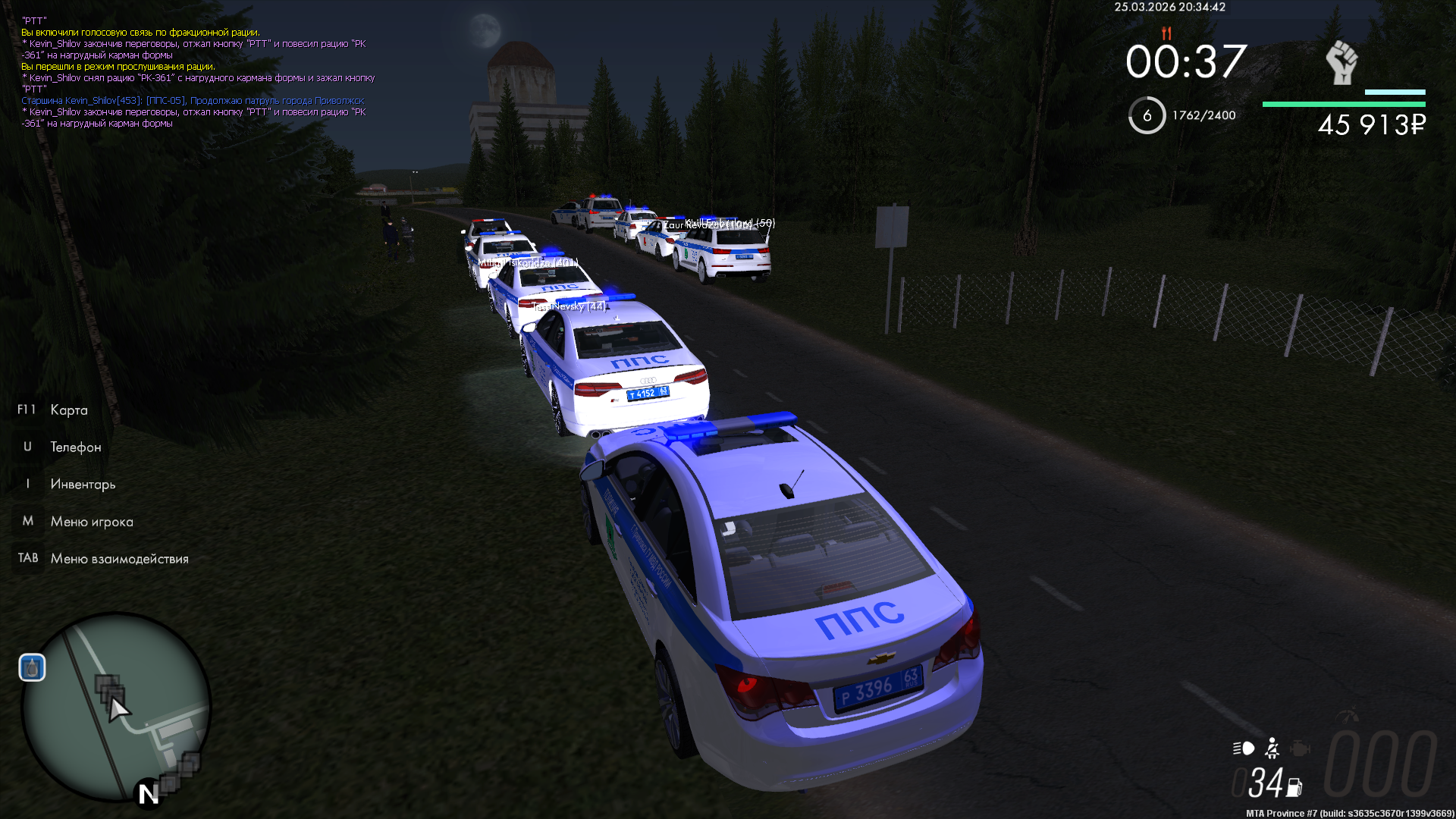
Task: Toggle the headlights indicator icon
Action: click(1244, 748)
